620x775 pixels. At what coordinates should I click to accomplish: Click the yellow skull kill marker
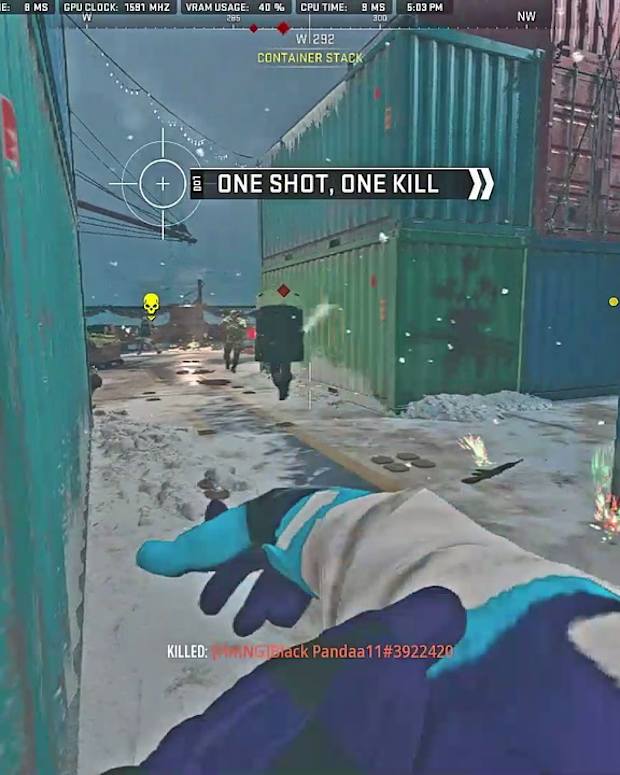[x=151, y=303]
